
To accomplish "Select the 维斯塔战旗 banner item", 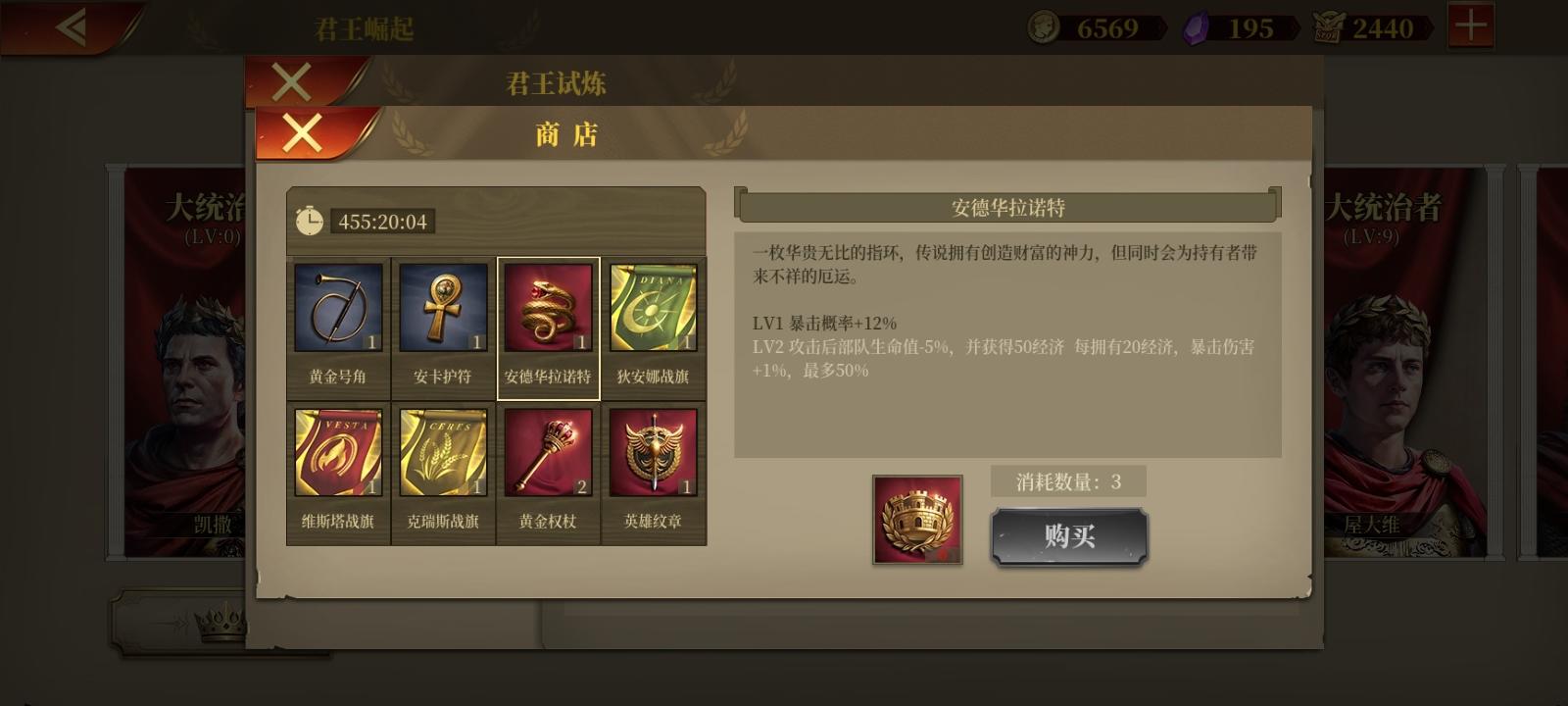I will click(338, 451).
